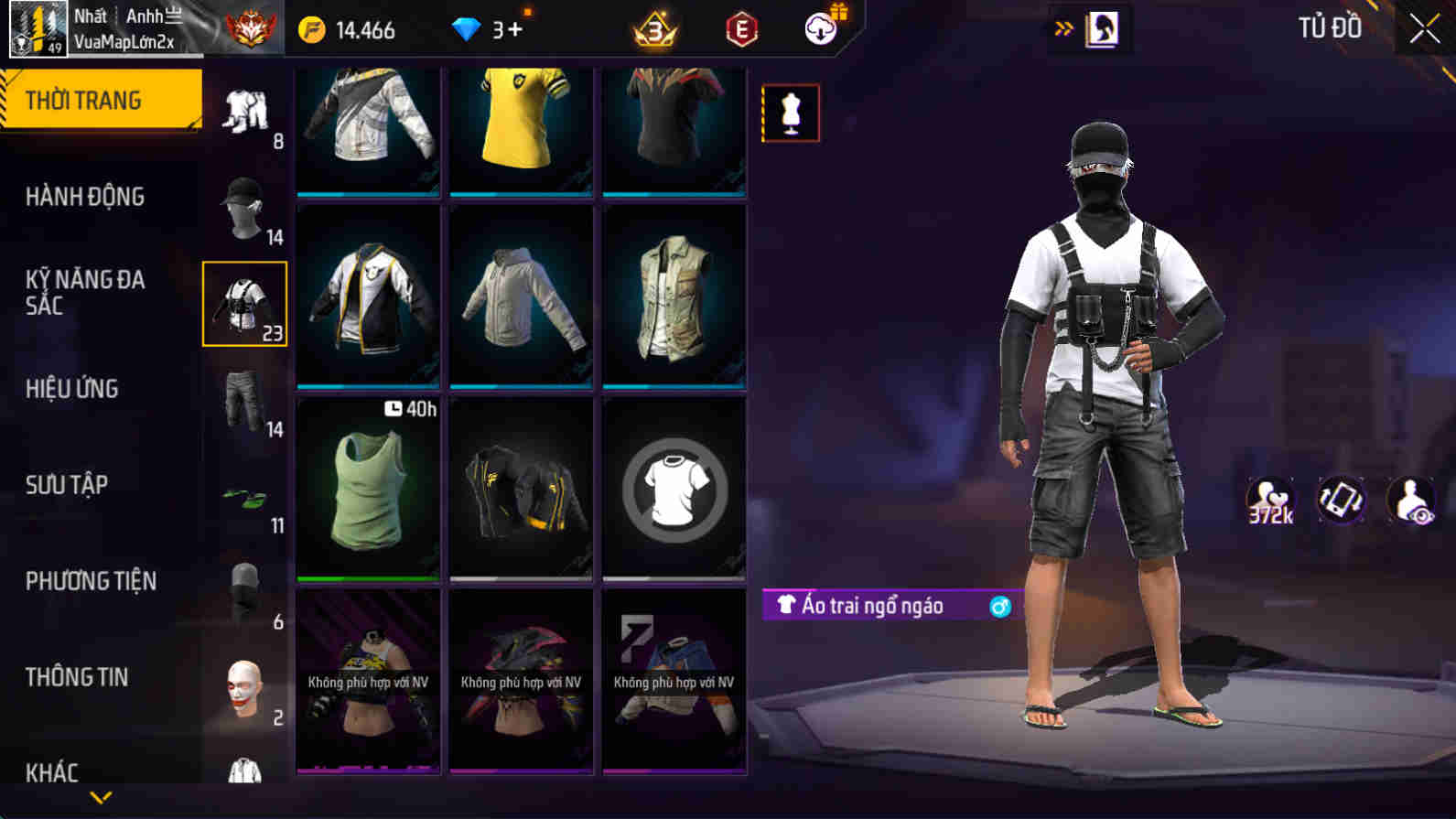Click the red E event badge
Image resolution: width=1456 pixels, height=819 pixels.
pyautogui.click(x=741, y=28)
